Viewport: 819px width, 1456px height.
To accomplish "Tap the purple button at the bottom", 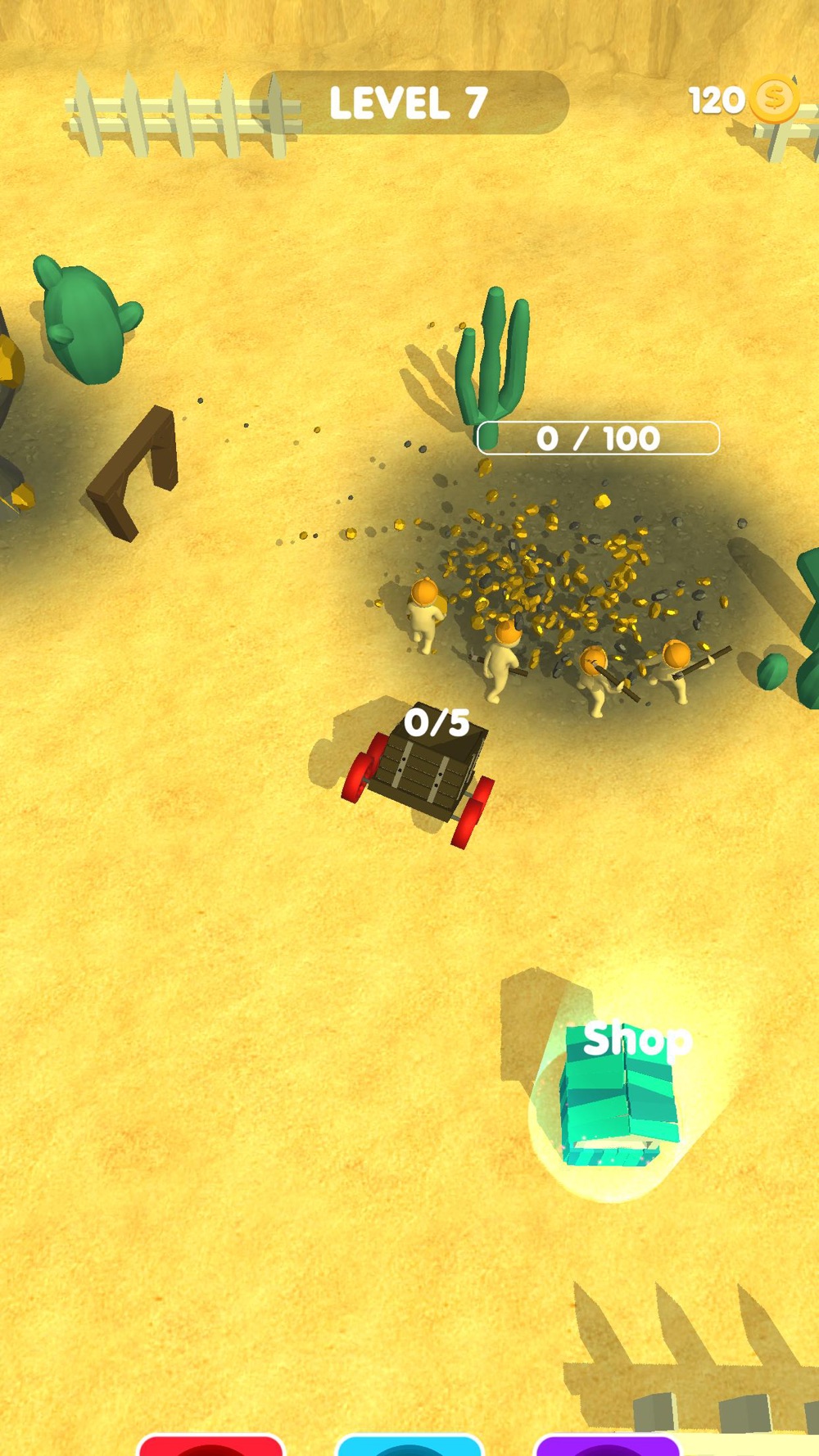I will (607, 1445).
